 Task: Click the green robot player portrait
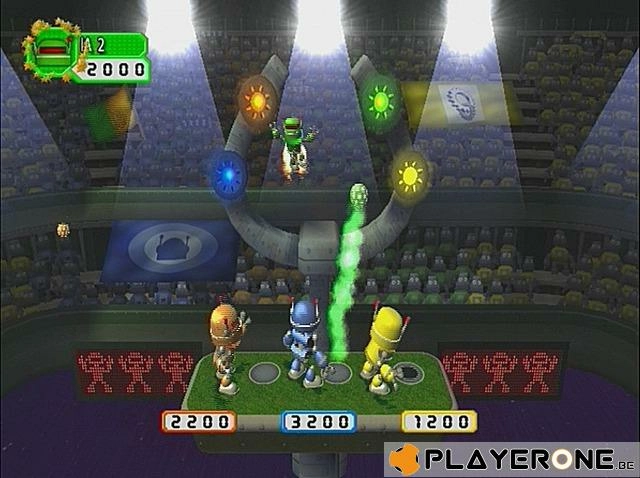point(52,49)
